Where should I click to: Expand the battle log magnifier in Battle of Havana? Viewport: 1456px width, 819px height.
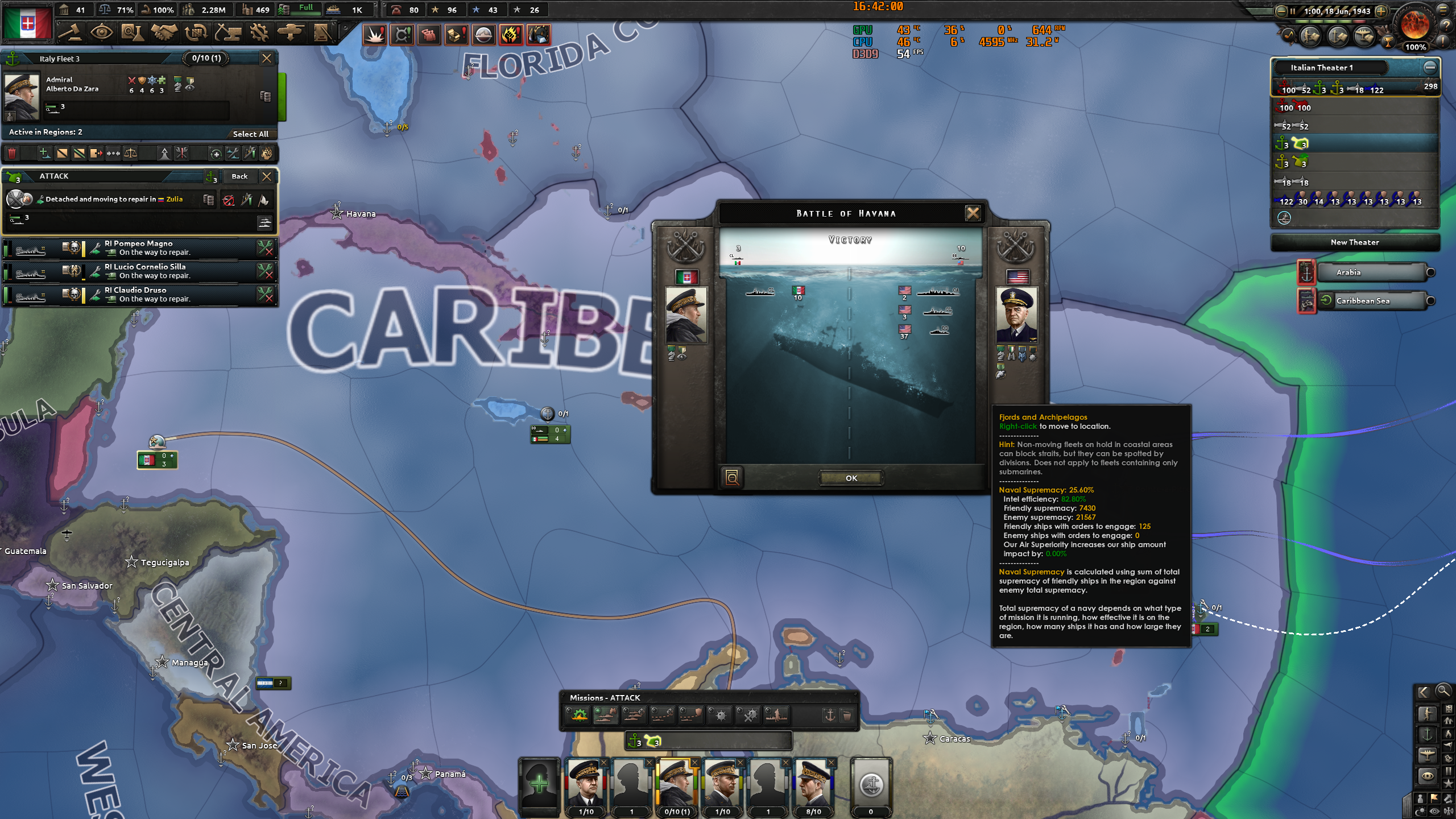[733, 478]
